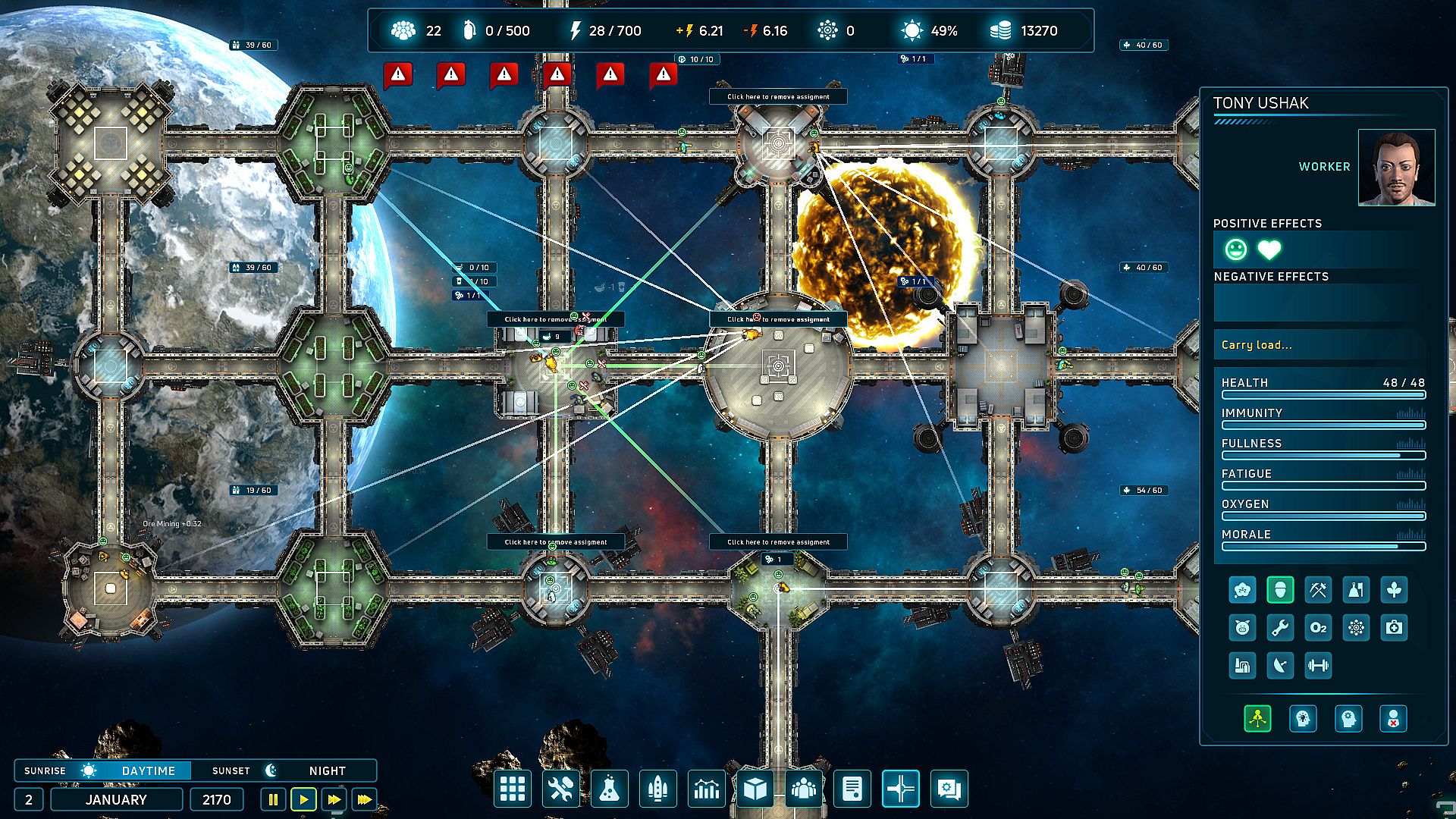Select the dumbbell exercise icon
Screen dimensions: 1456x819
click(1318, 666)
